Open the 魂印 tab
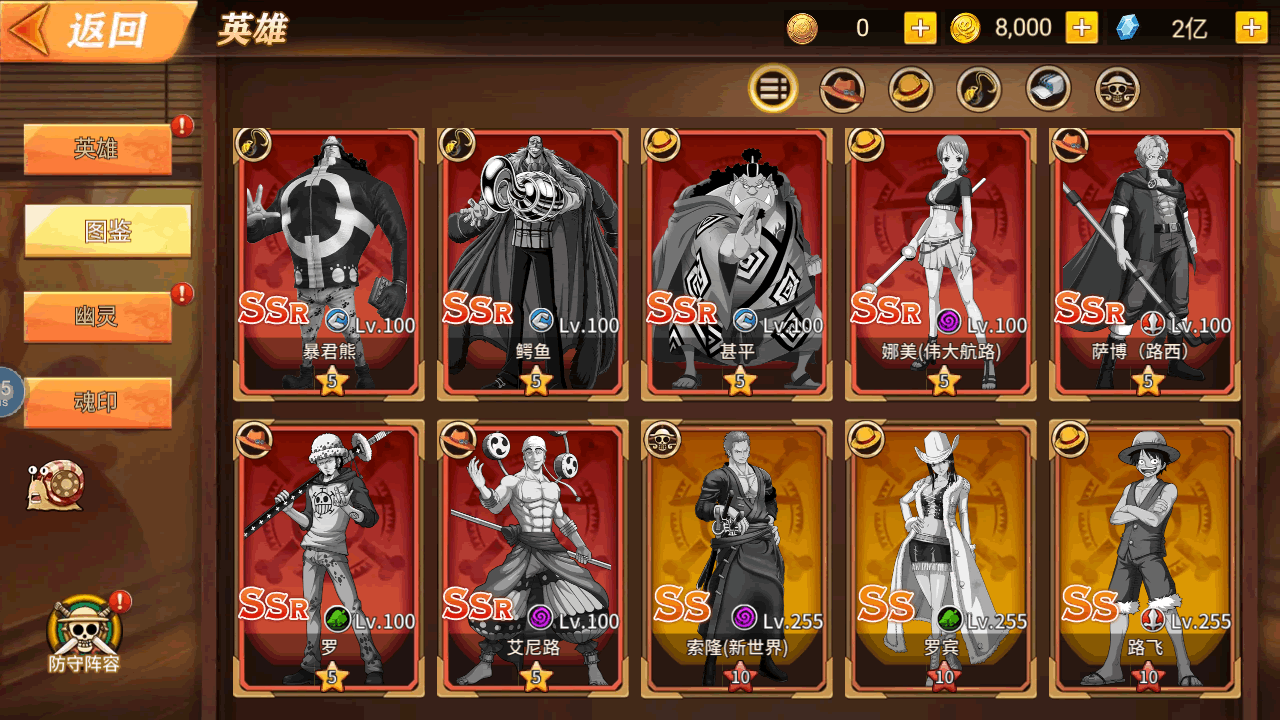1280x720 pixels. click(97, 402)
